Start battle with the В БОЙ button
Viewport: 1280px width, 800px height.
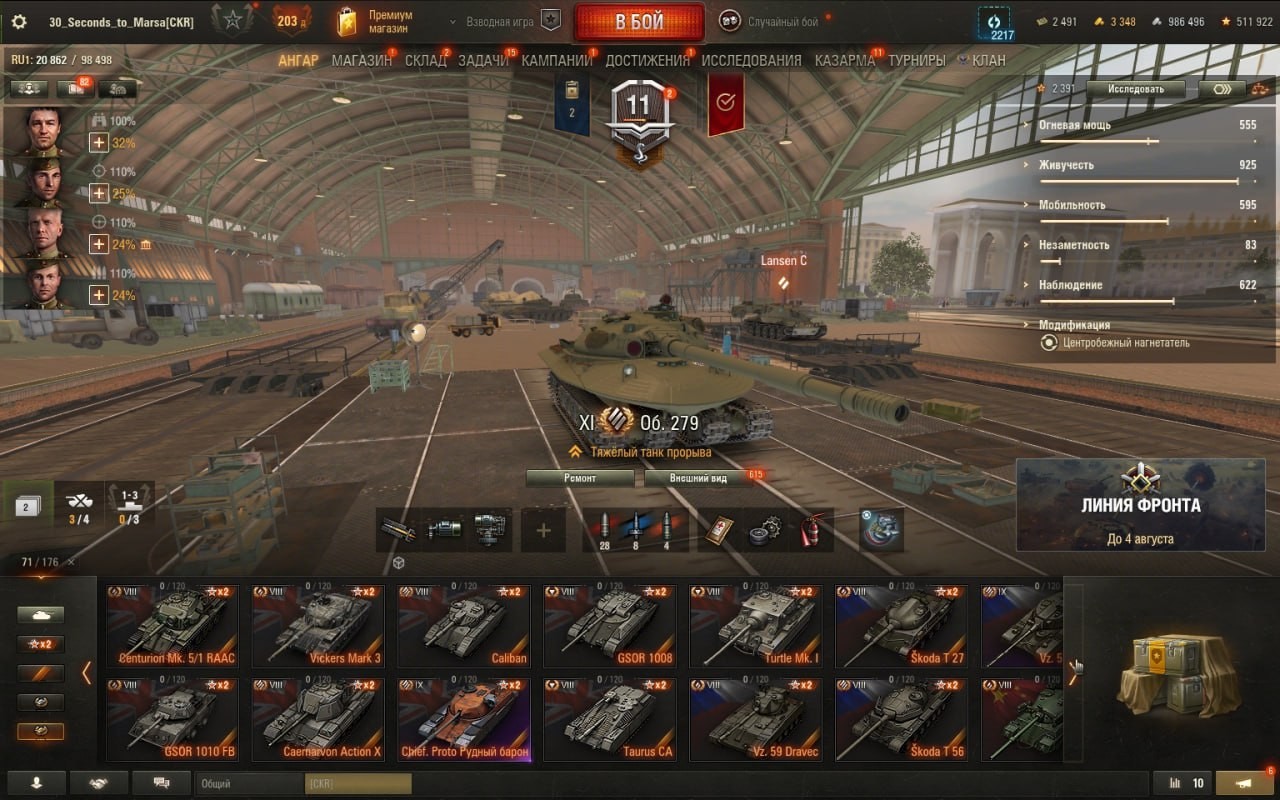pos(638,22)
